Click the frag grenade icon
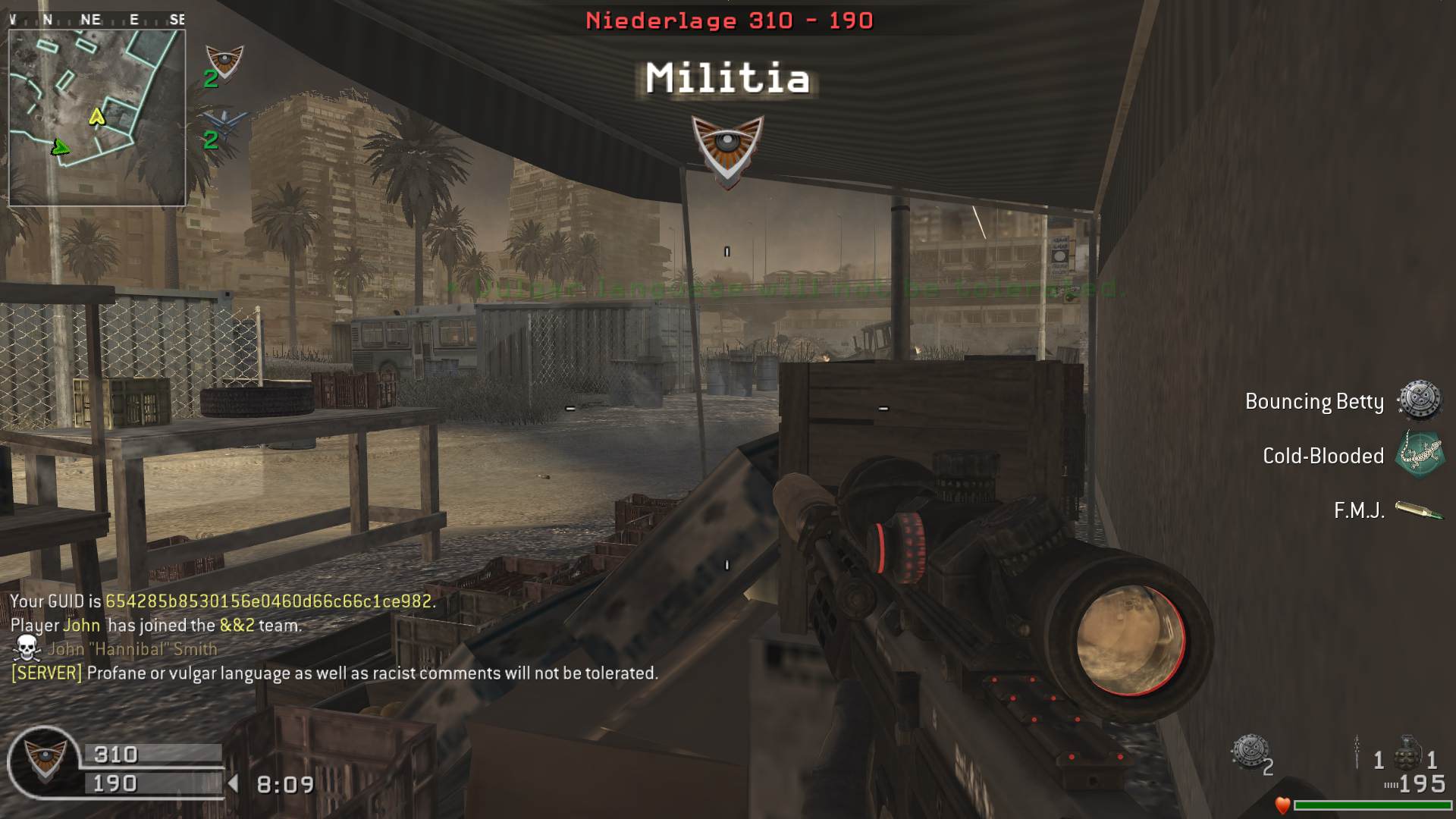 [x=1407, y=752]
